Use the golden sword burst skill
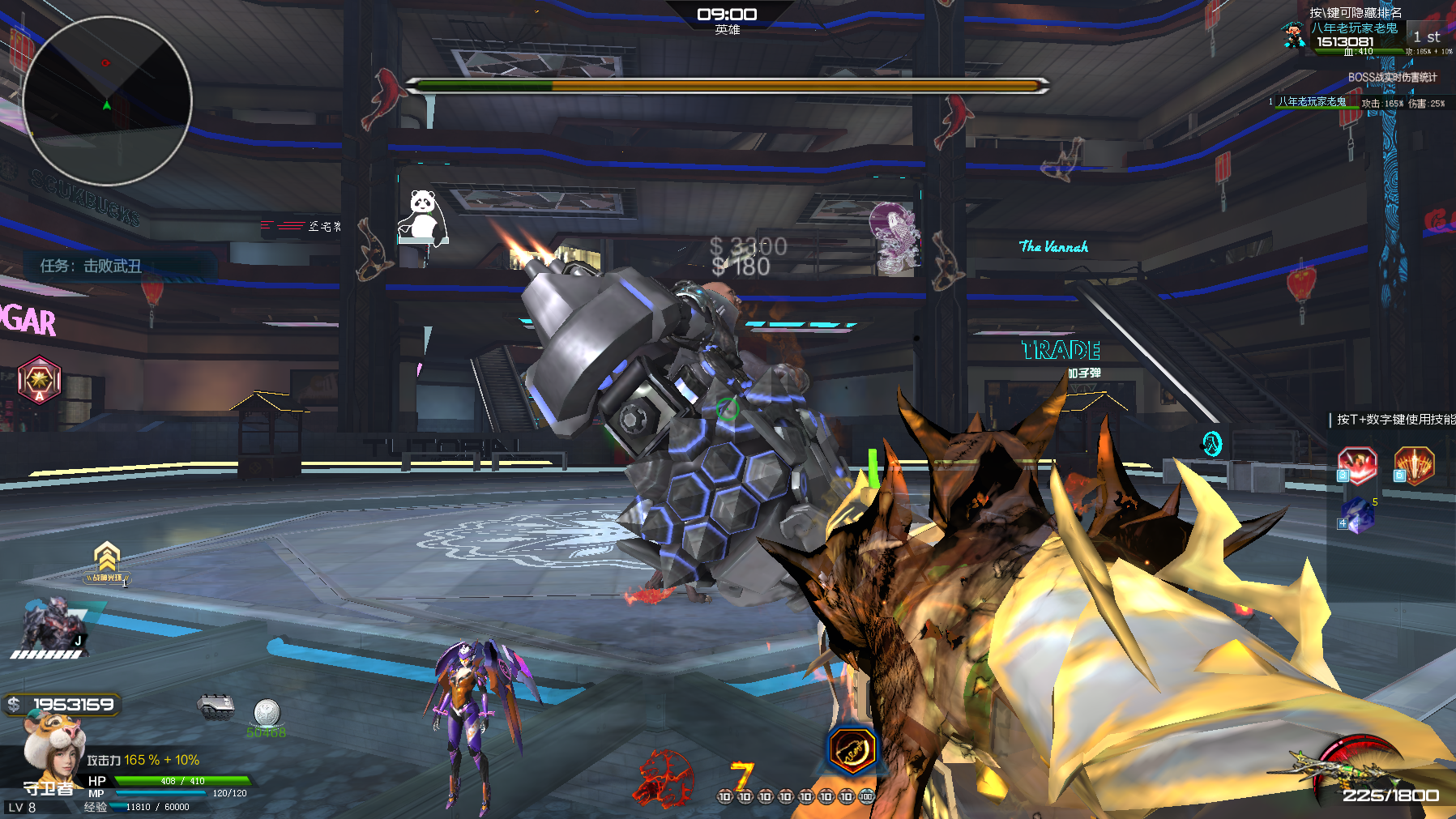Screen dimensions: 1456x819 coord(1414,466)
